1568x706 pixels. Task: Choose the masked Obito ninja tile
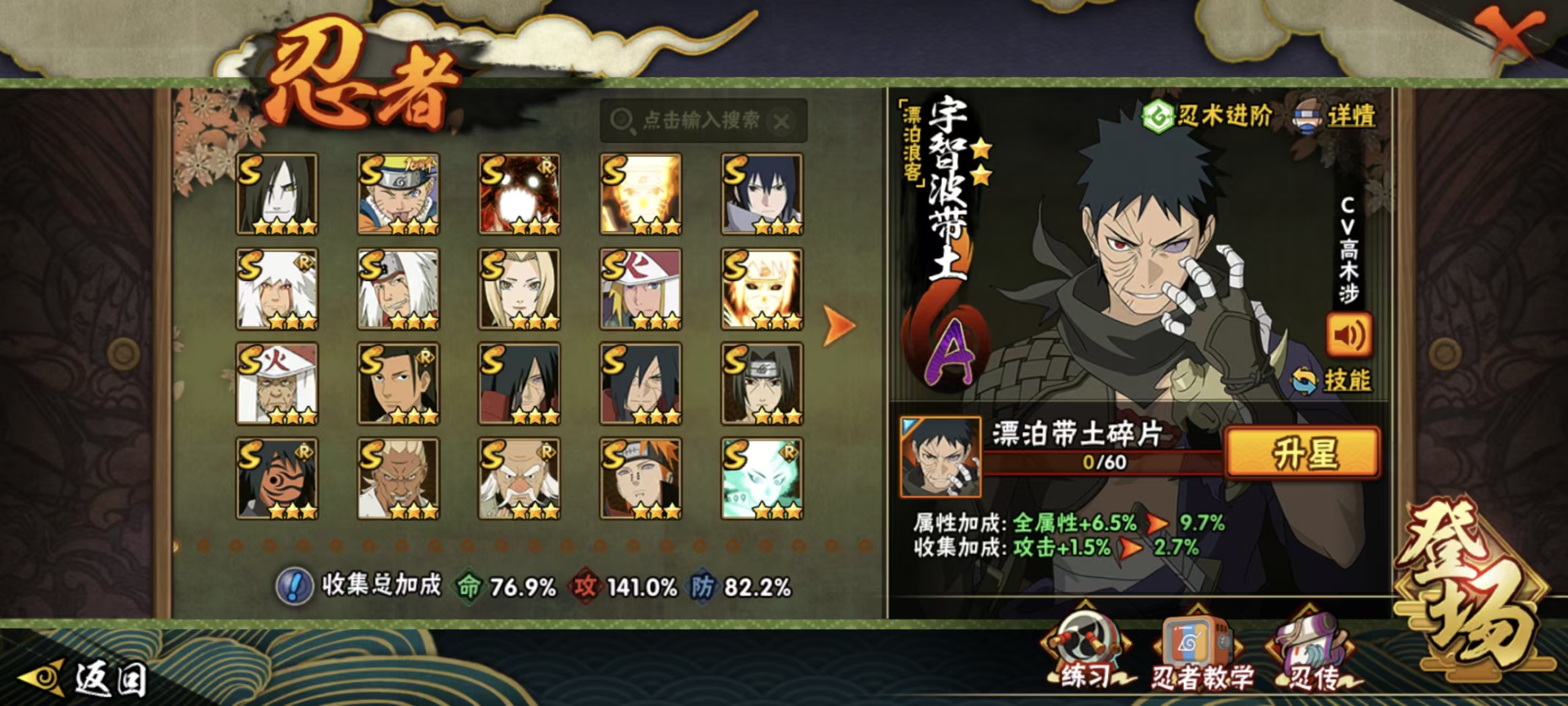click(277, 478)
